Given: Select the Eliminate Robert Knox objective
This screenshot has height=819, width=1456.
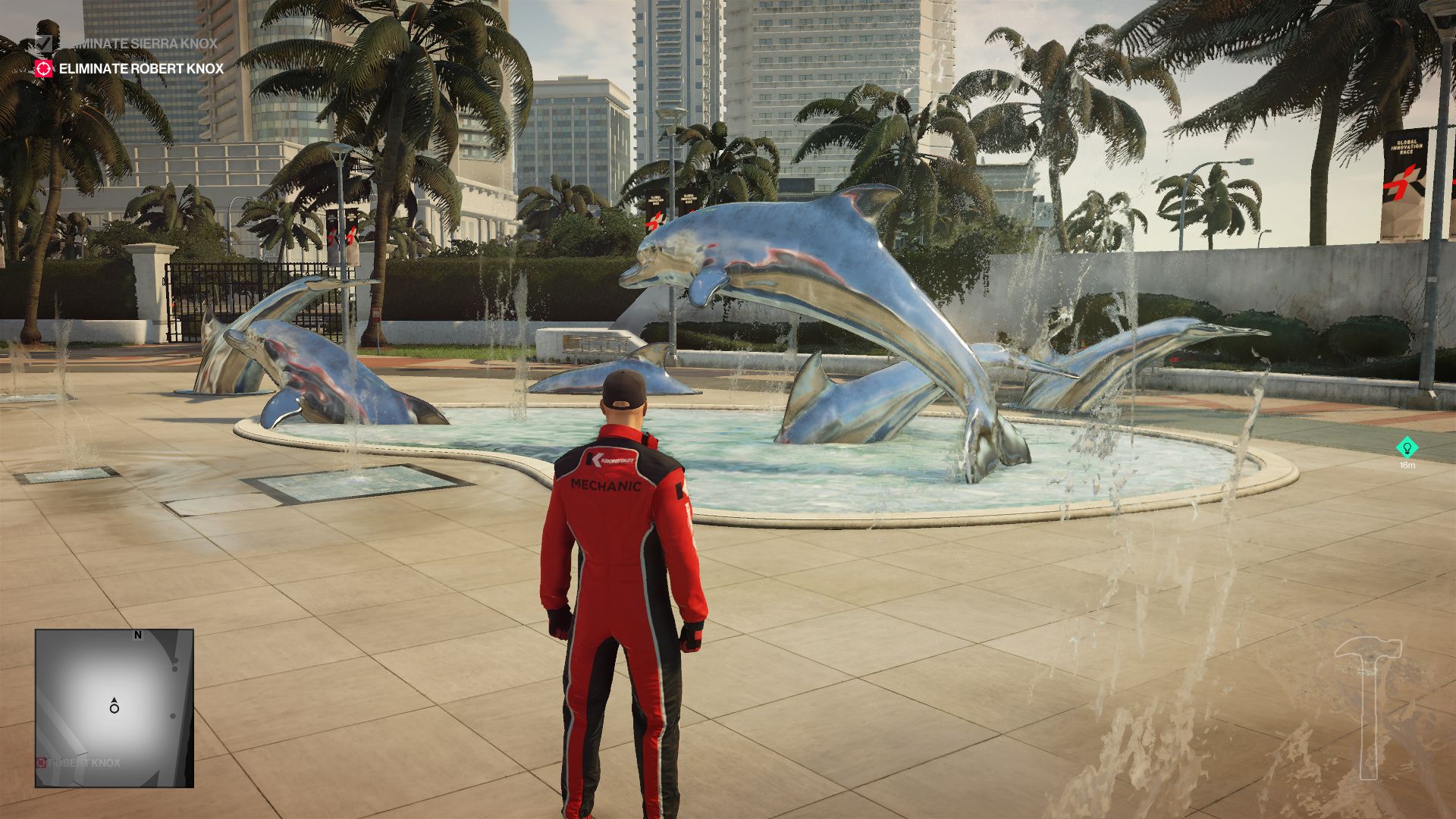Looking at the screenshot, I should pos(141,69).
